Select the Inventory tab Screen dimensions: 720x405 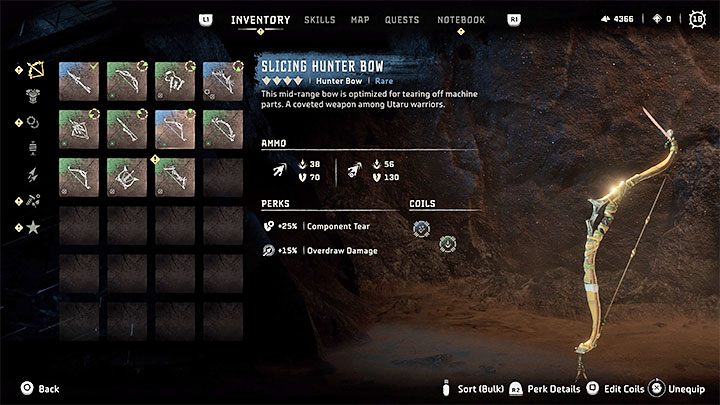tap(260, 20)
